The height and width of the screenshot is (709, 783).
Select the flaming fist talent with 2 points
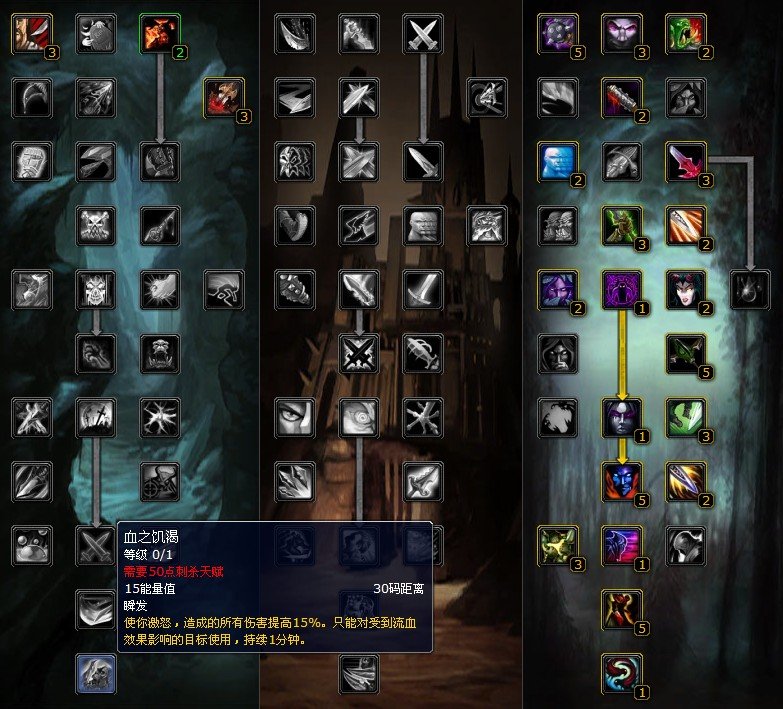click(159, 33)
